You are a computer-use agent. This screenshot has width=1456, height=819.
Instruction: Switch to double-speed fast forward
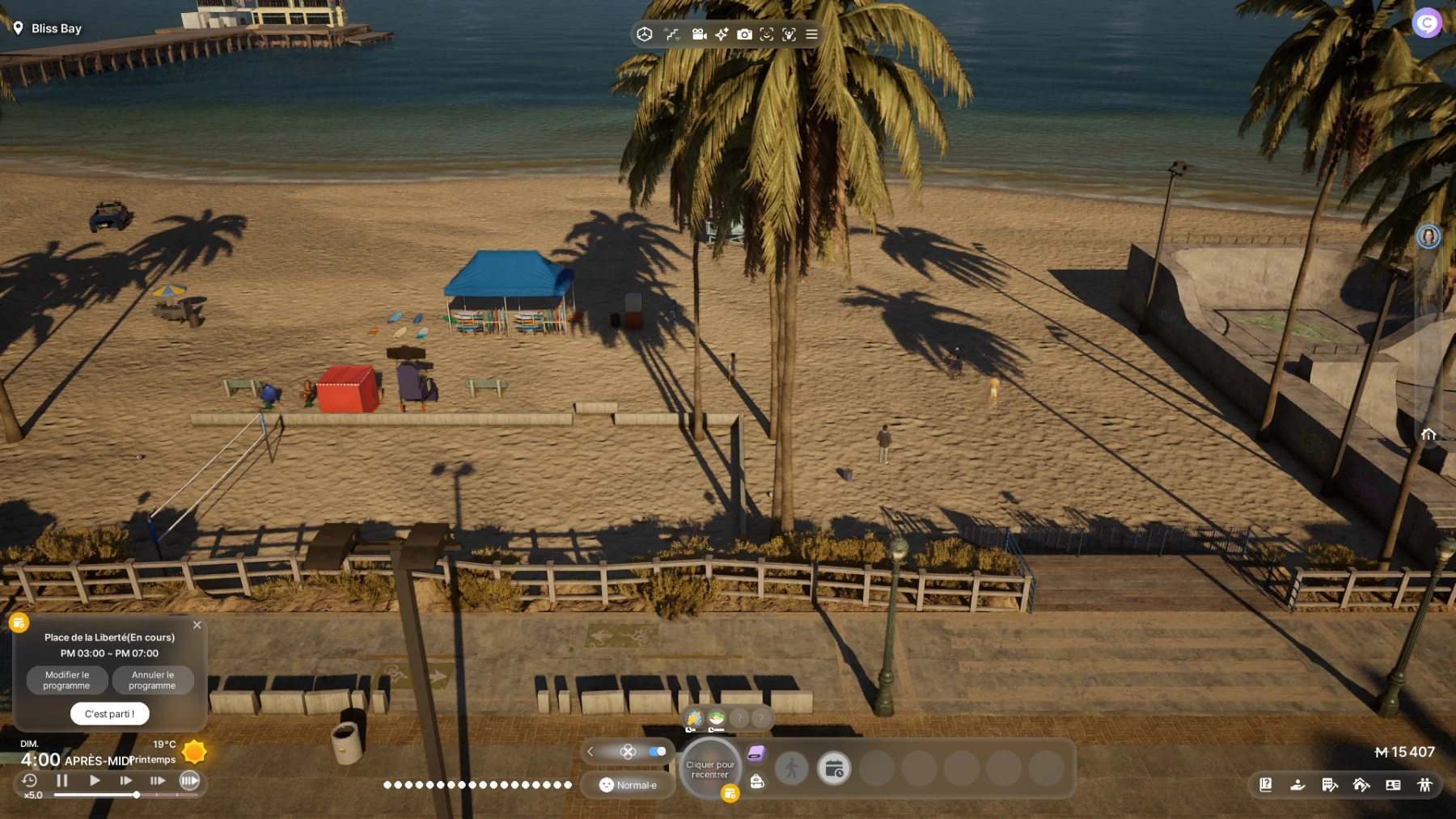(125, 780)
